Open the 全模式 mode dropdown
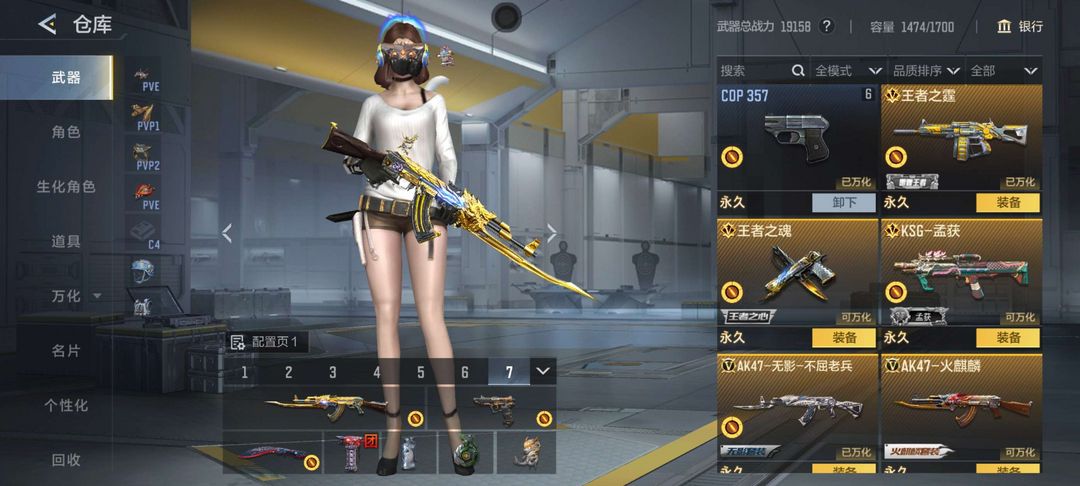This screenshot has height=486, width=1080. pyautogui.click(x=847, y=71)
